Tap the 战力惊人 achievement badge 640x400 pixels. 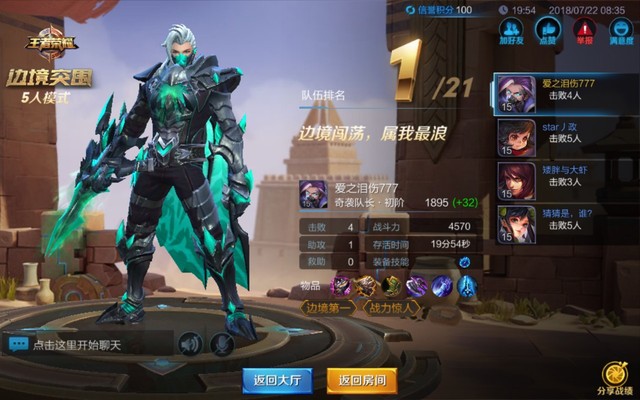point(389,308)
